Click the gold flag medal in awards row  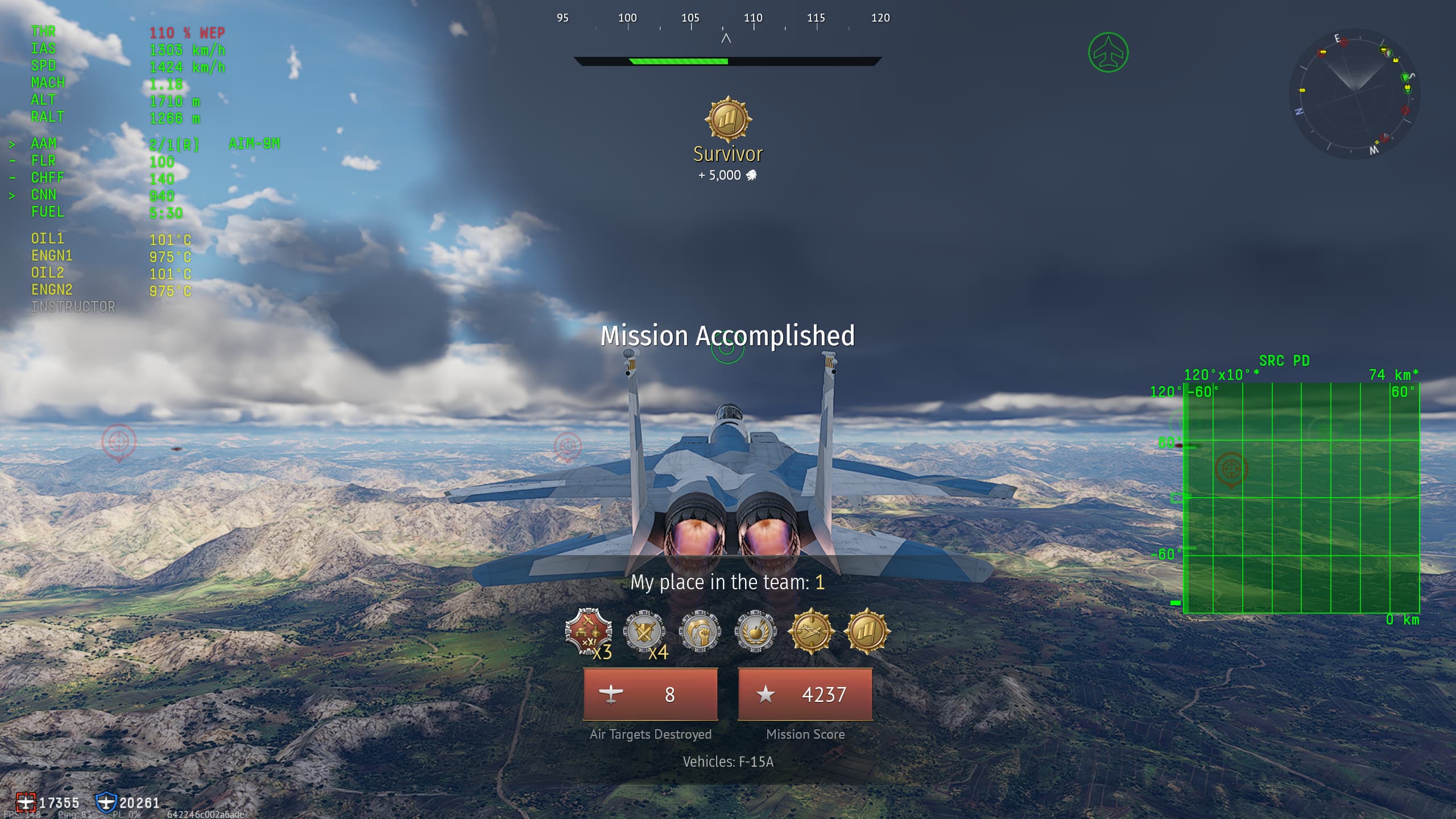point(866,631)
